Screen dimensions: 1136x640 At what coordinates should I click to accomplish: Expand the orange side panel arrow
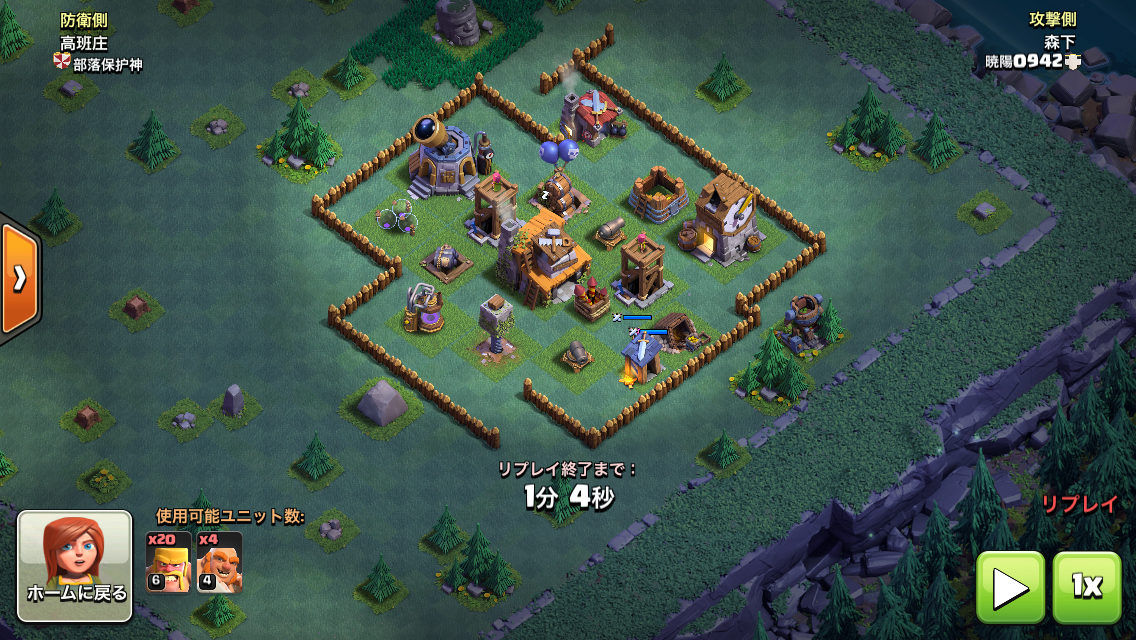[x=18, y=279]
